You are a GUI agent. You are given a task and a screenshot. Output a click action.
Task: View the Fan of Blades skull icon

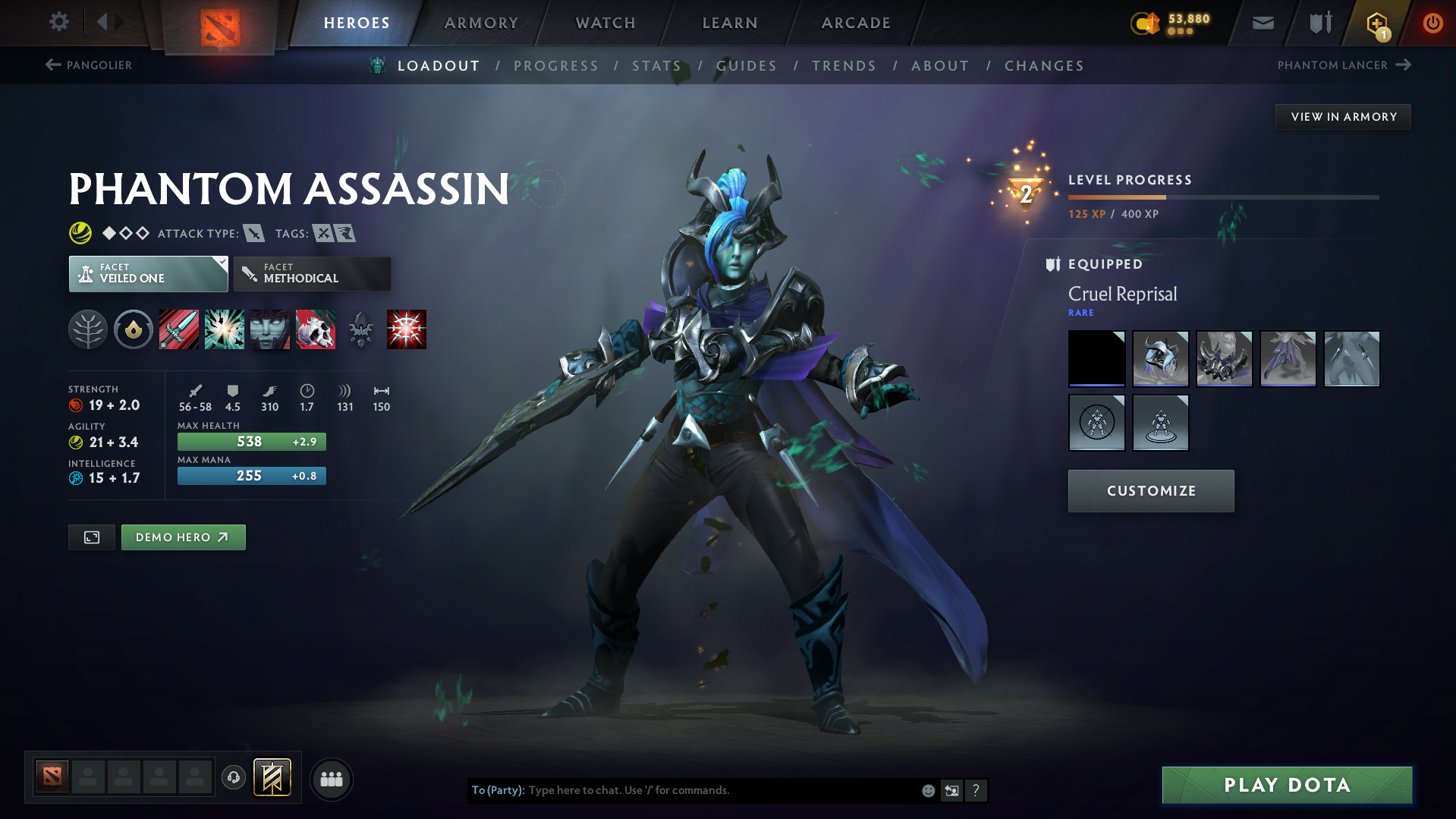(x=316, y=329)
